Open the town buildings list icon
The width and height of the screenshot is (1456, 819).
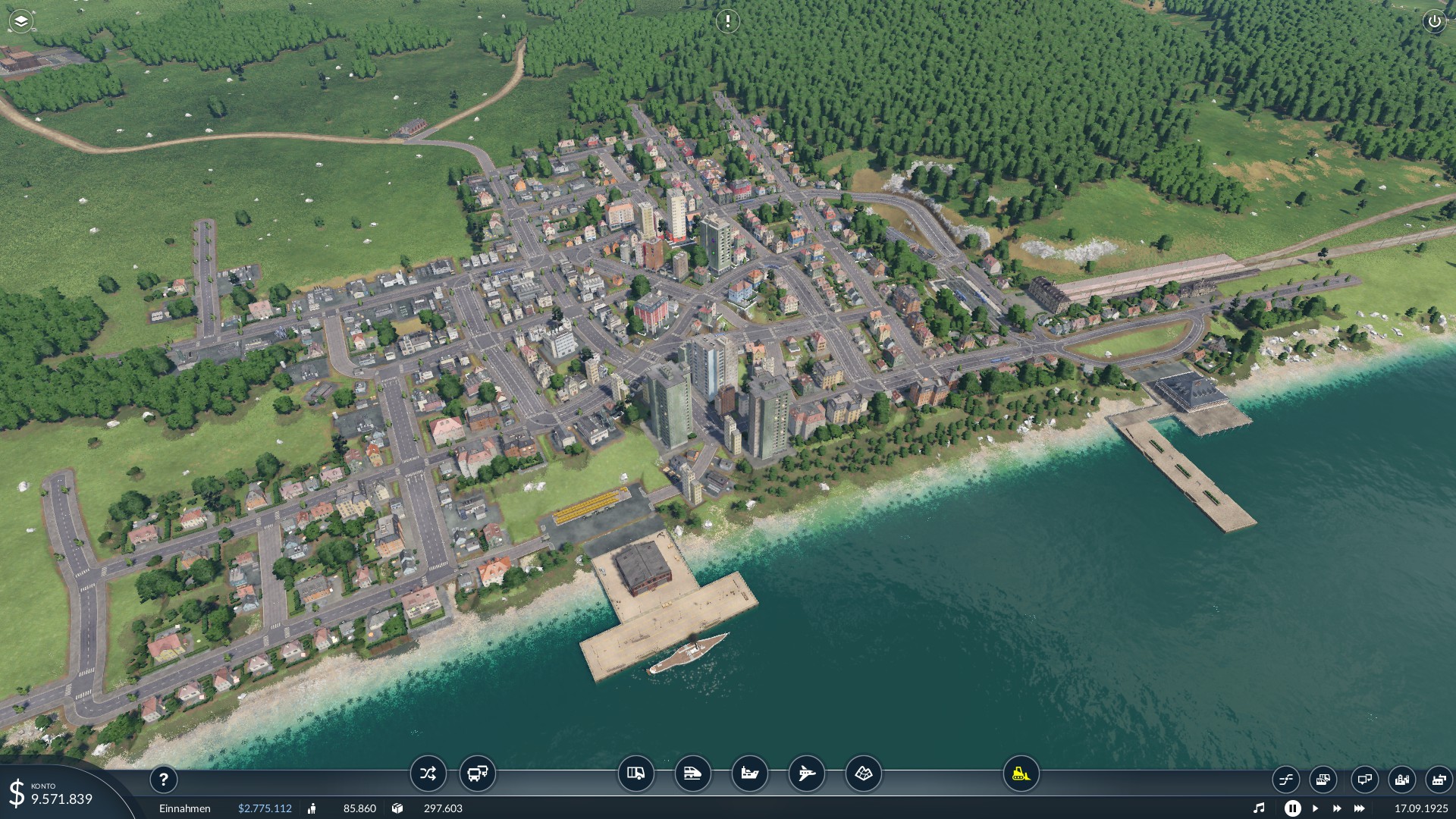[x=1401, y=779]
